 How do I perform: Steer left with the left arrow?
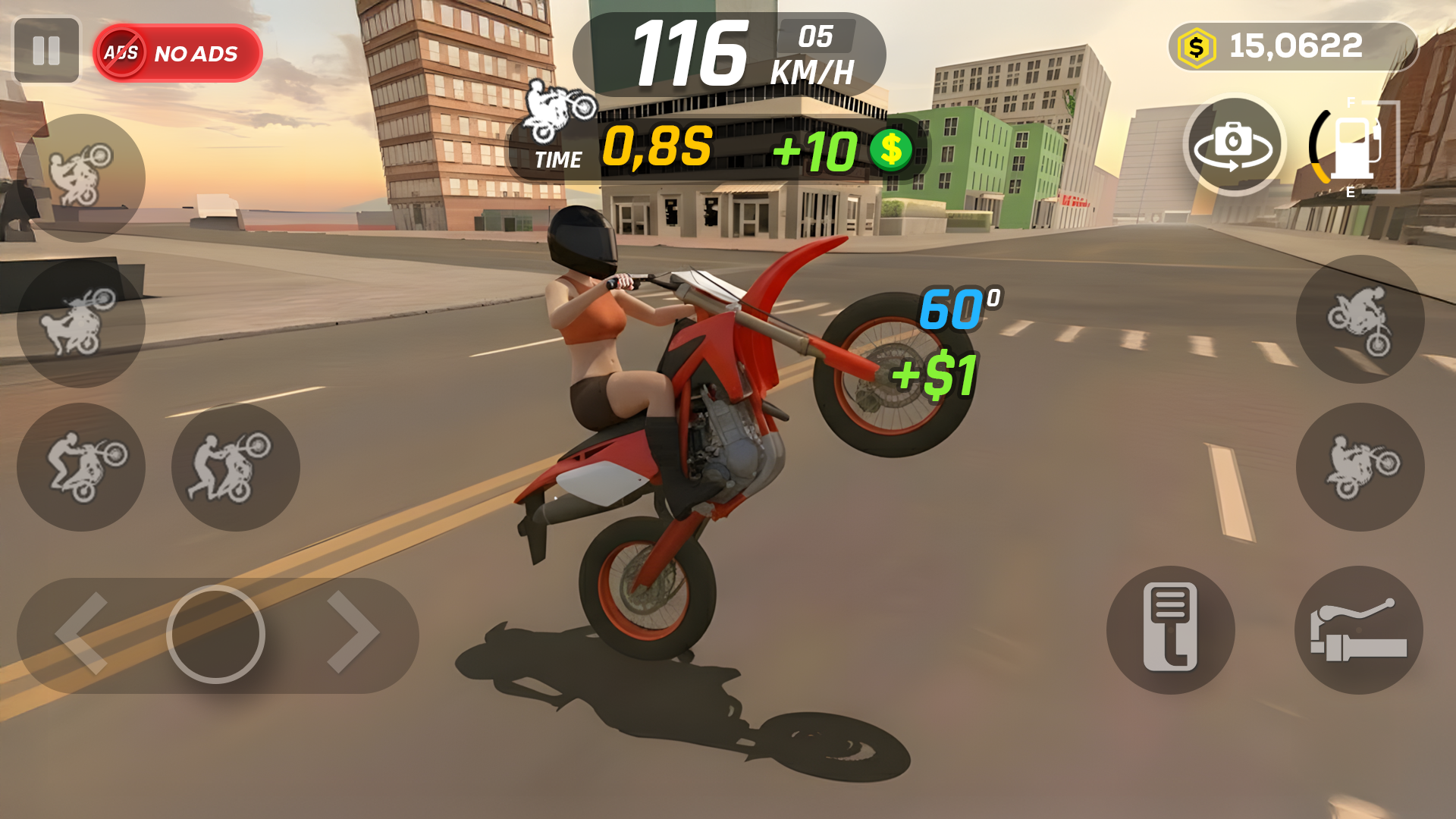tap(82, 634)
